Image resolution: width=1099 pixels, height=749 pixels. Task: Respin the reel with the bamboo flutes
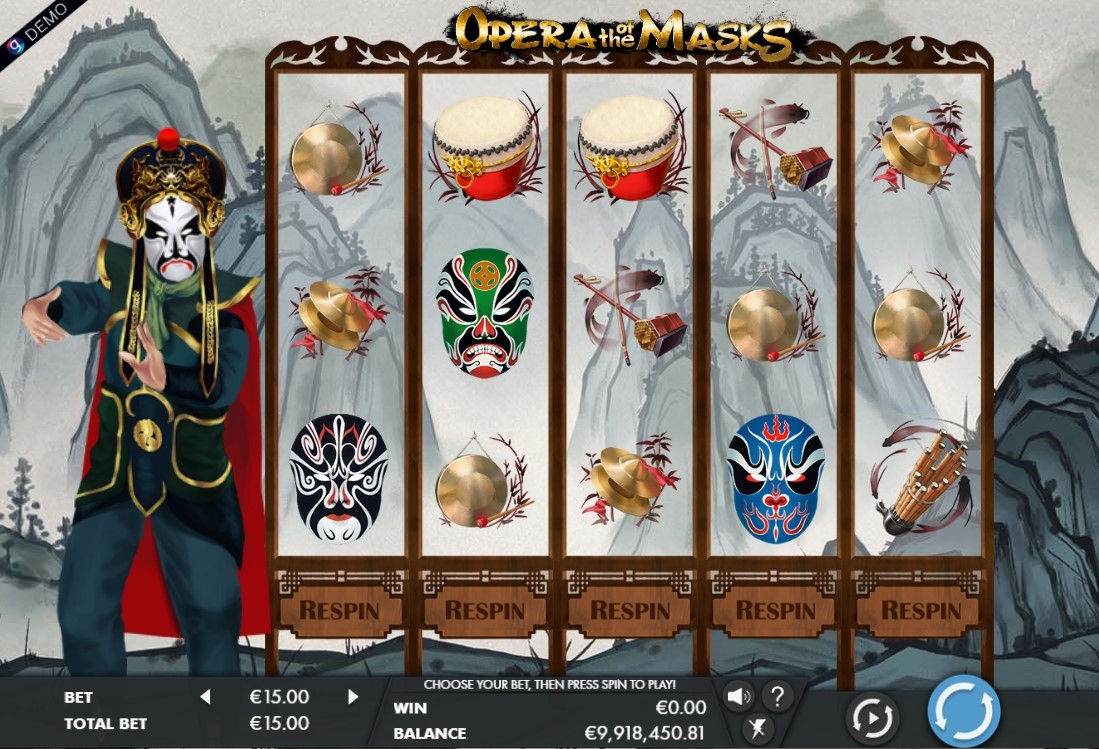921,609
